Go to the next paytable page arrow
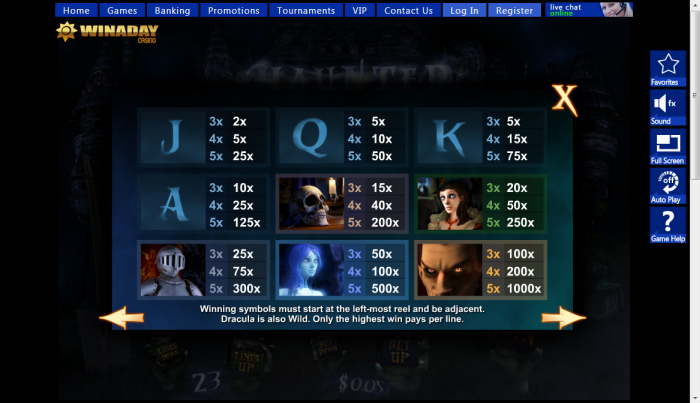700x403 pixels. point(563,318)
